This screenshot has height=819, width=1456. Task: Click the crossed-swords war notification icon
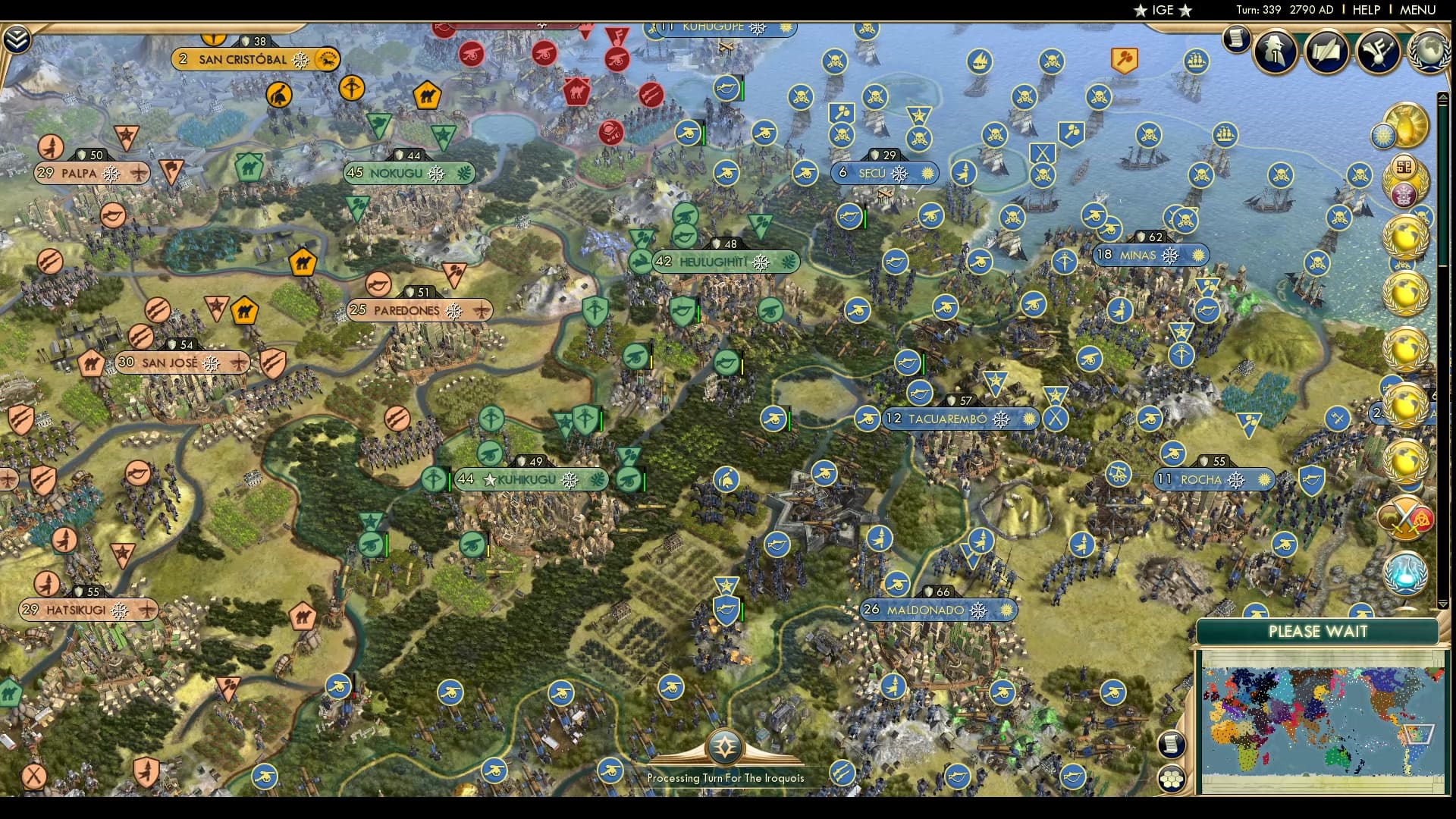click(1405, 519)
